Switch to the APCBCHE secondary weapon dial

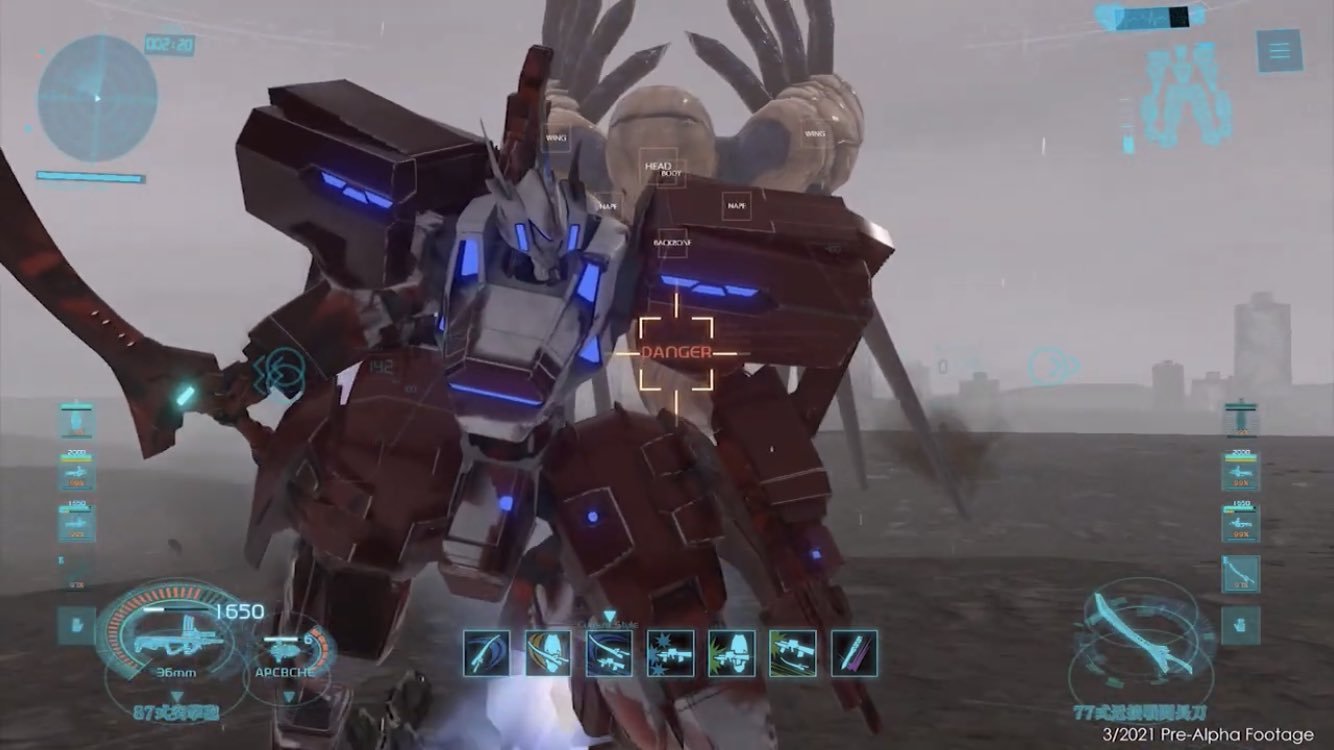point(291,656)
